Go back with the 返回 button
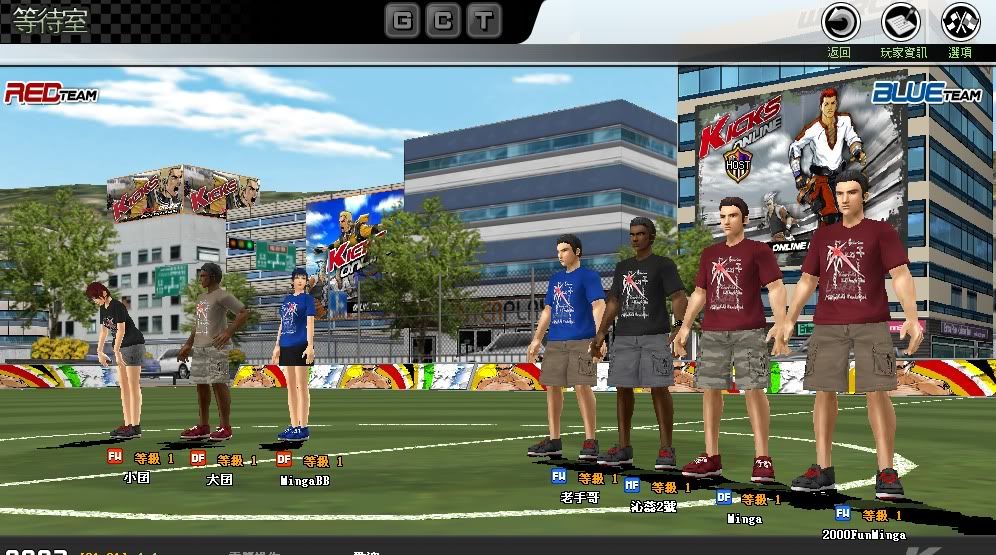 840,23
